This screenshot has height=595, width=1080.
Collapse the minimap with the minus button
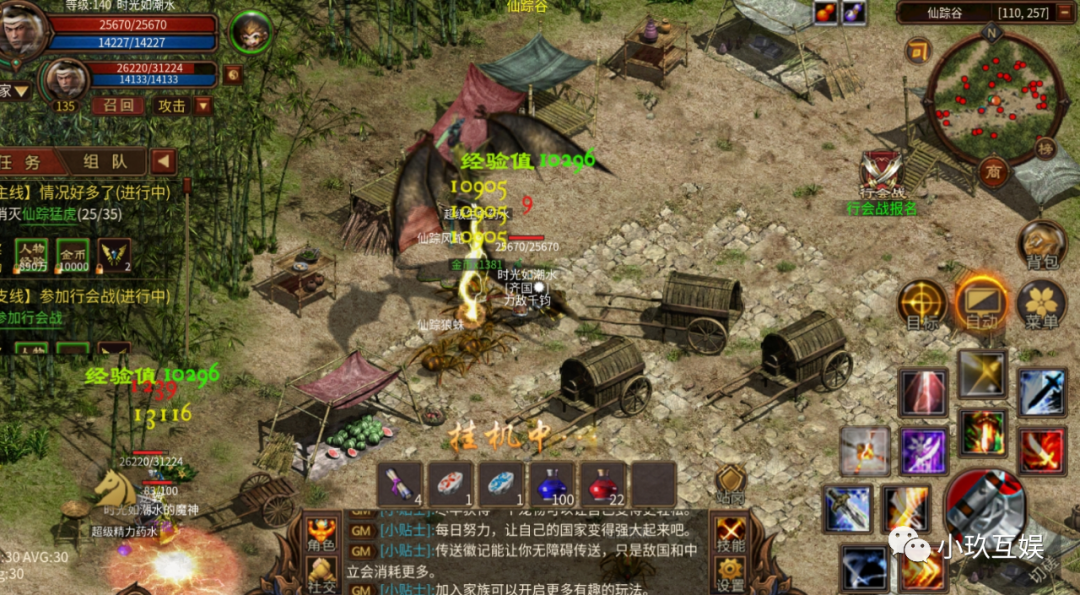[x=917, y=50]
